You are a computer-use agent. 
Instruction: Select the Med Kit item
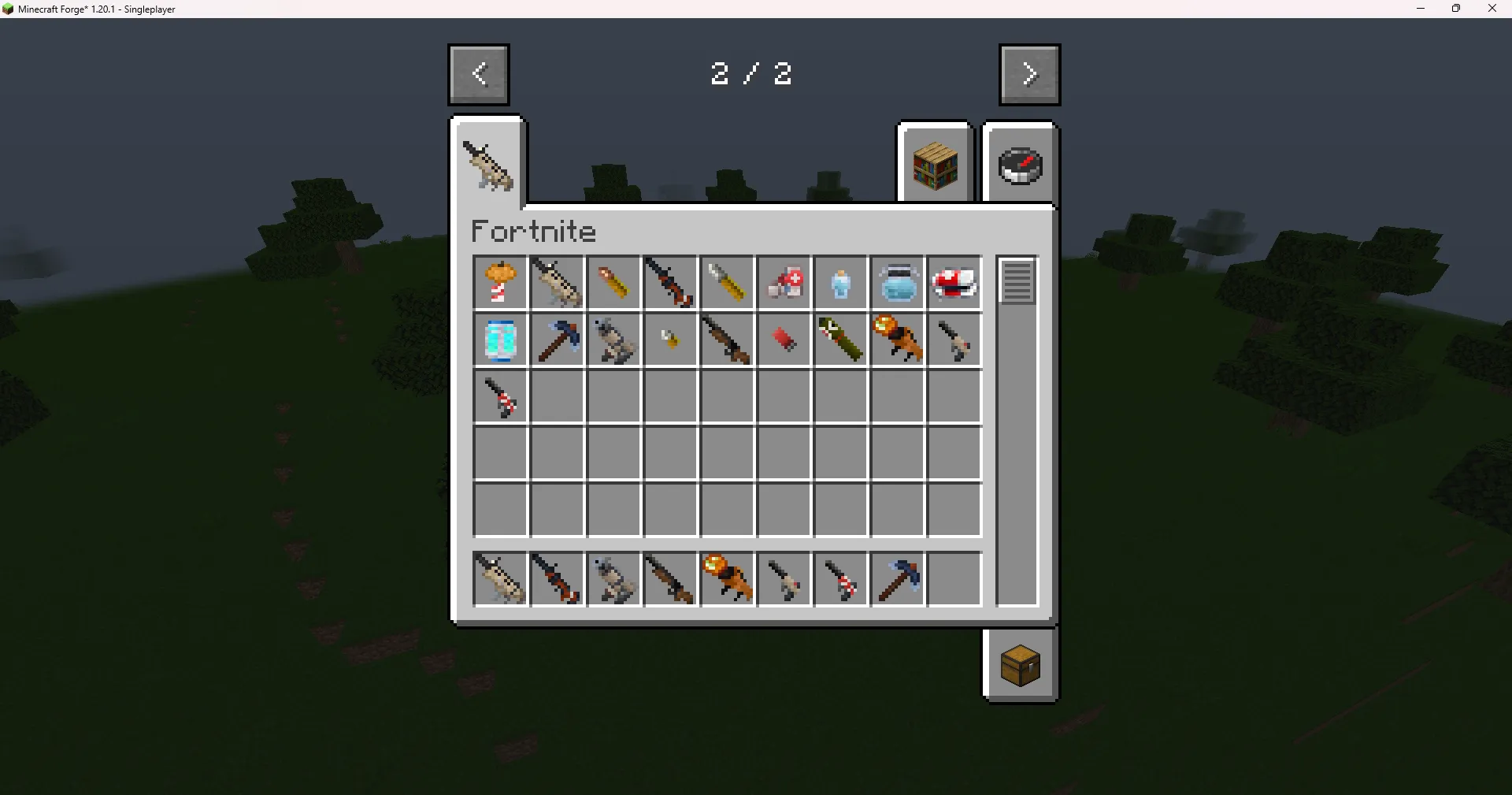pyautogui.click(x=784, y=282)
